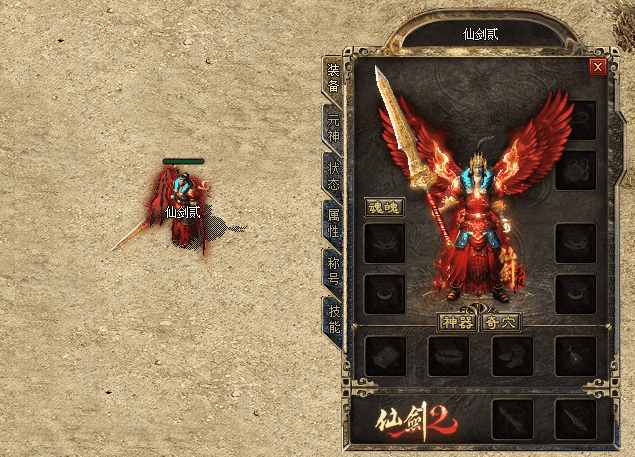
Task: Close the character equipment panel
Action: (x=598, y=67)
